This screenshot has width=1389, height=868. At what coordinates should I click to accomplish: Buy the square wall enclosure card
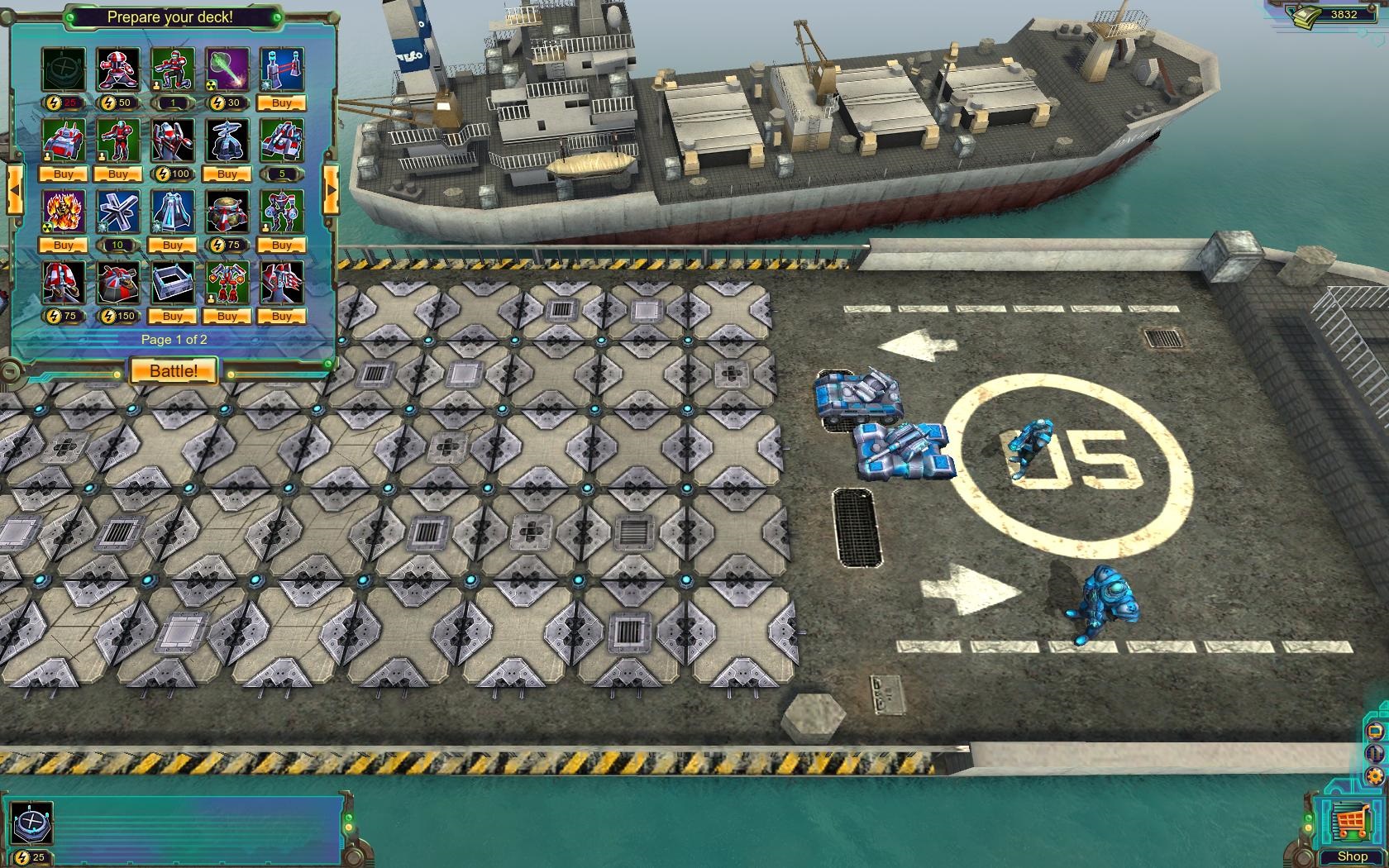coord(173,317)
